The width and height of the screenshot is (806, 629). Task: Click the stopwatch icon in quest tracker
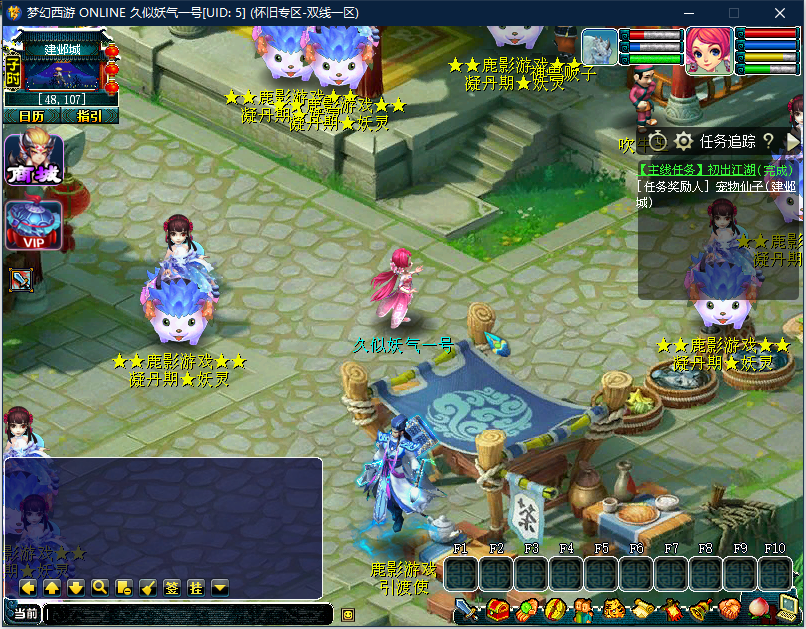657,141
